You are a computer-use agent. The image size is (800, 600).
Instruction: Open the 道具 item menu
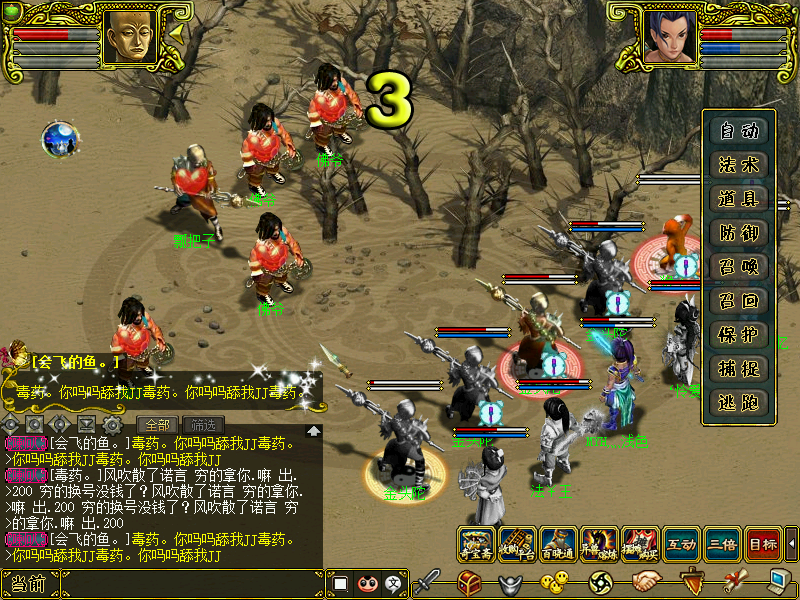point(739,198)
